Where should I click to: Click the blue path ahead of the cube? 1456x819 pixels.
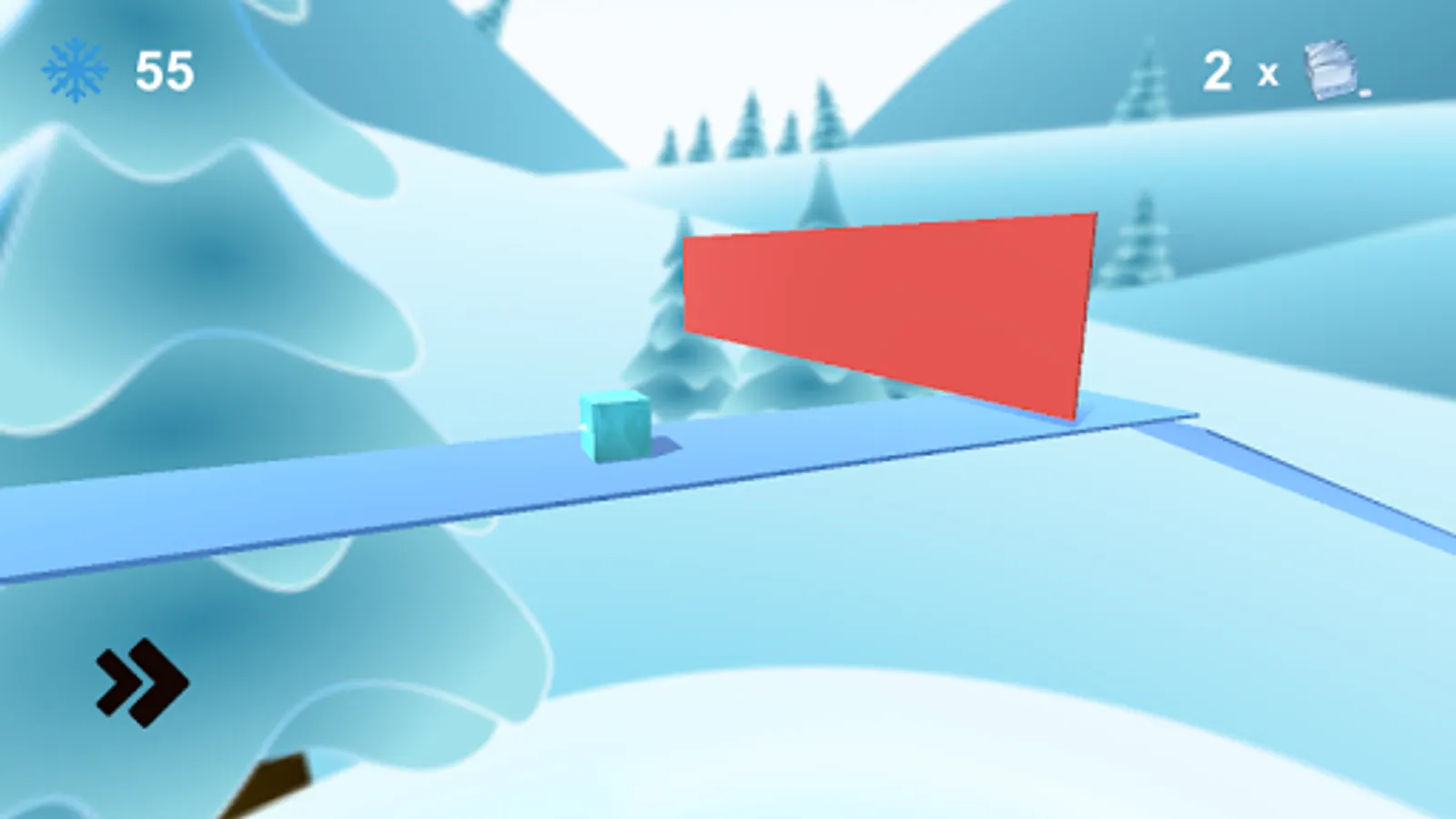tap(819, 437)
